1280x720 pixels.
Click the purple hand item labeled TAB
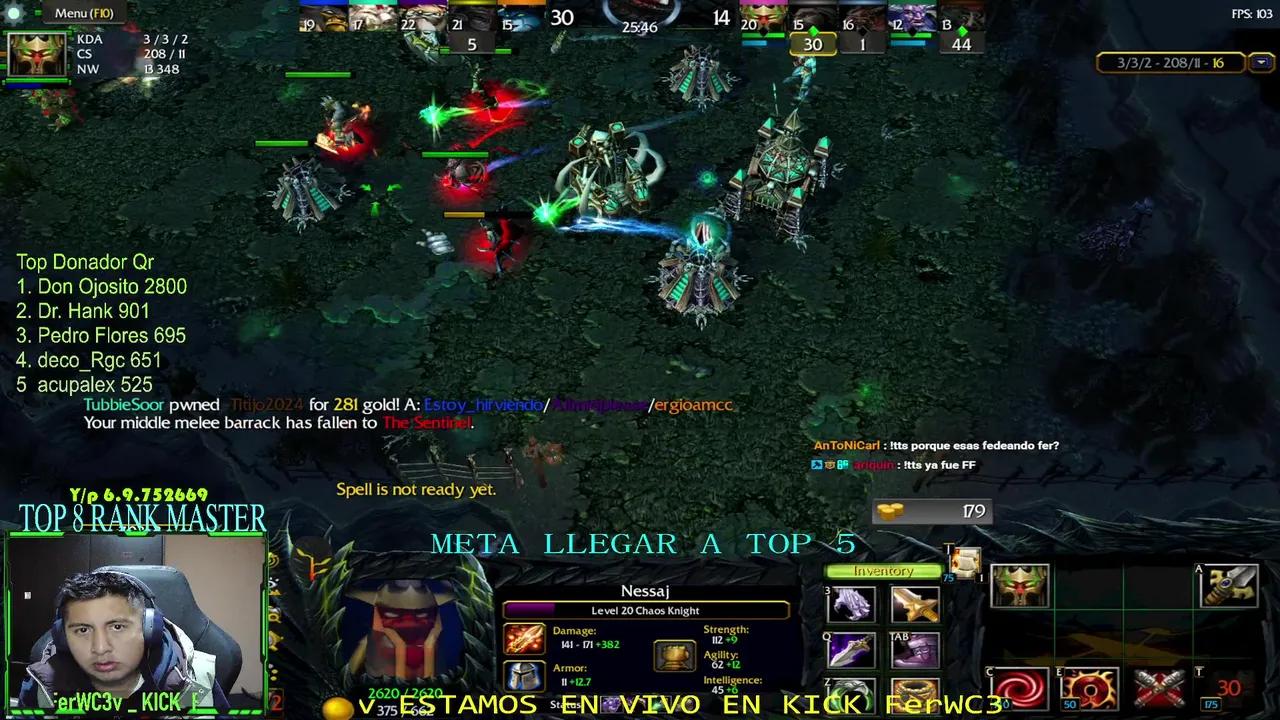pyautogui.click(x=915, y=650)
